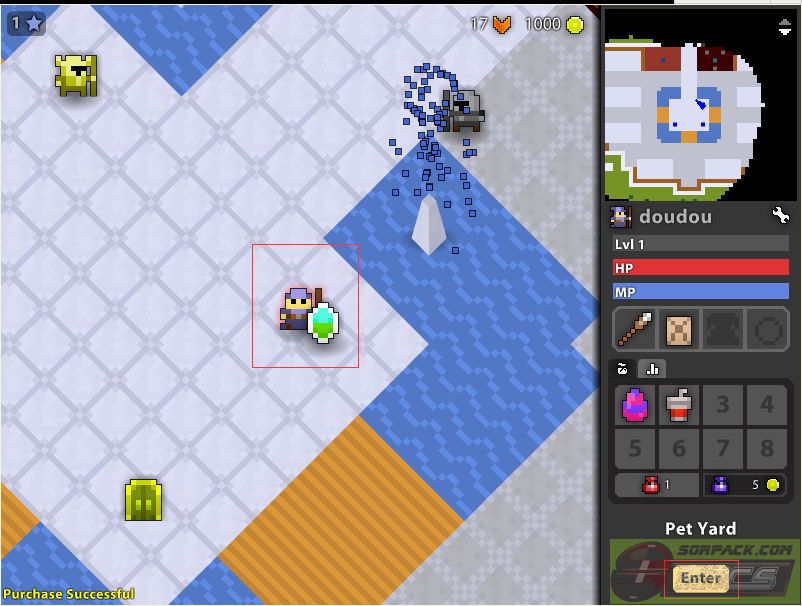
Task: Switch to the backpack inventory tab
Action: point(624,368)
